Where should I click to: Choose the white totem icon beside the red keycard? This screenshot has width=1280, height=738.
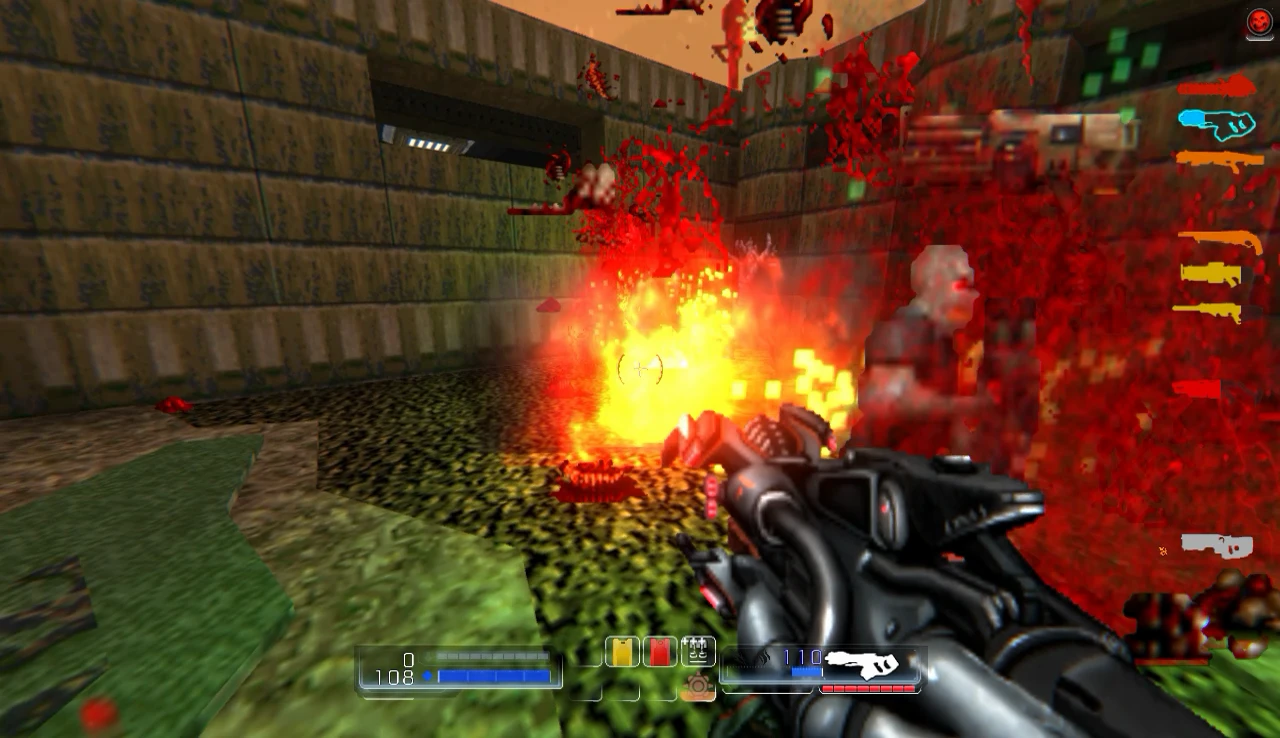coord(697,651)
